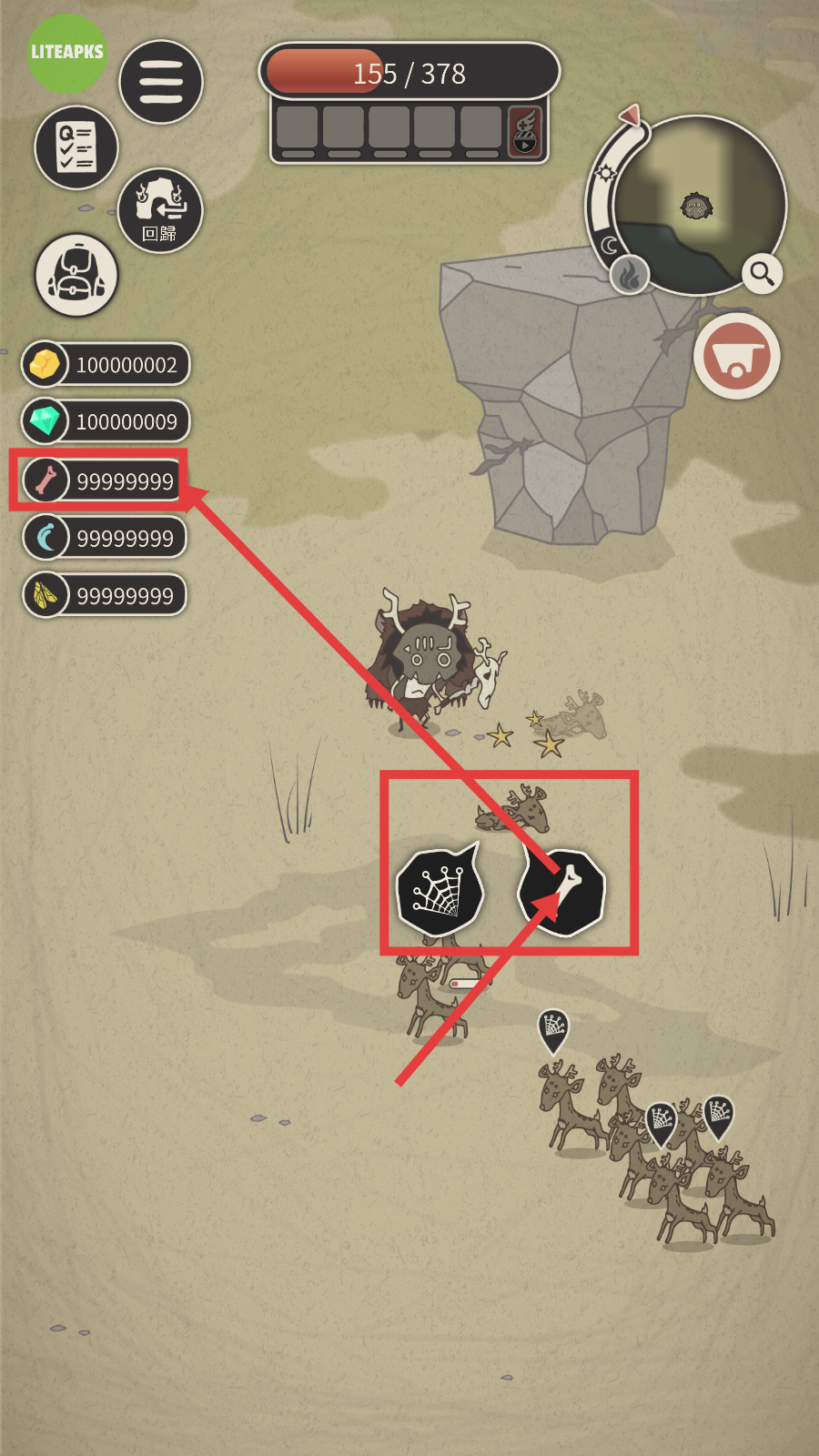The height and width of the screenshot is (1456, 819).
Task: Tap the 回歸 return button
Action: (x=160, y=210)
